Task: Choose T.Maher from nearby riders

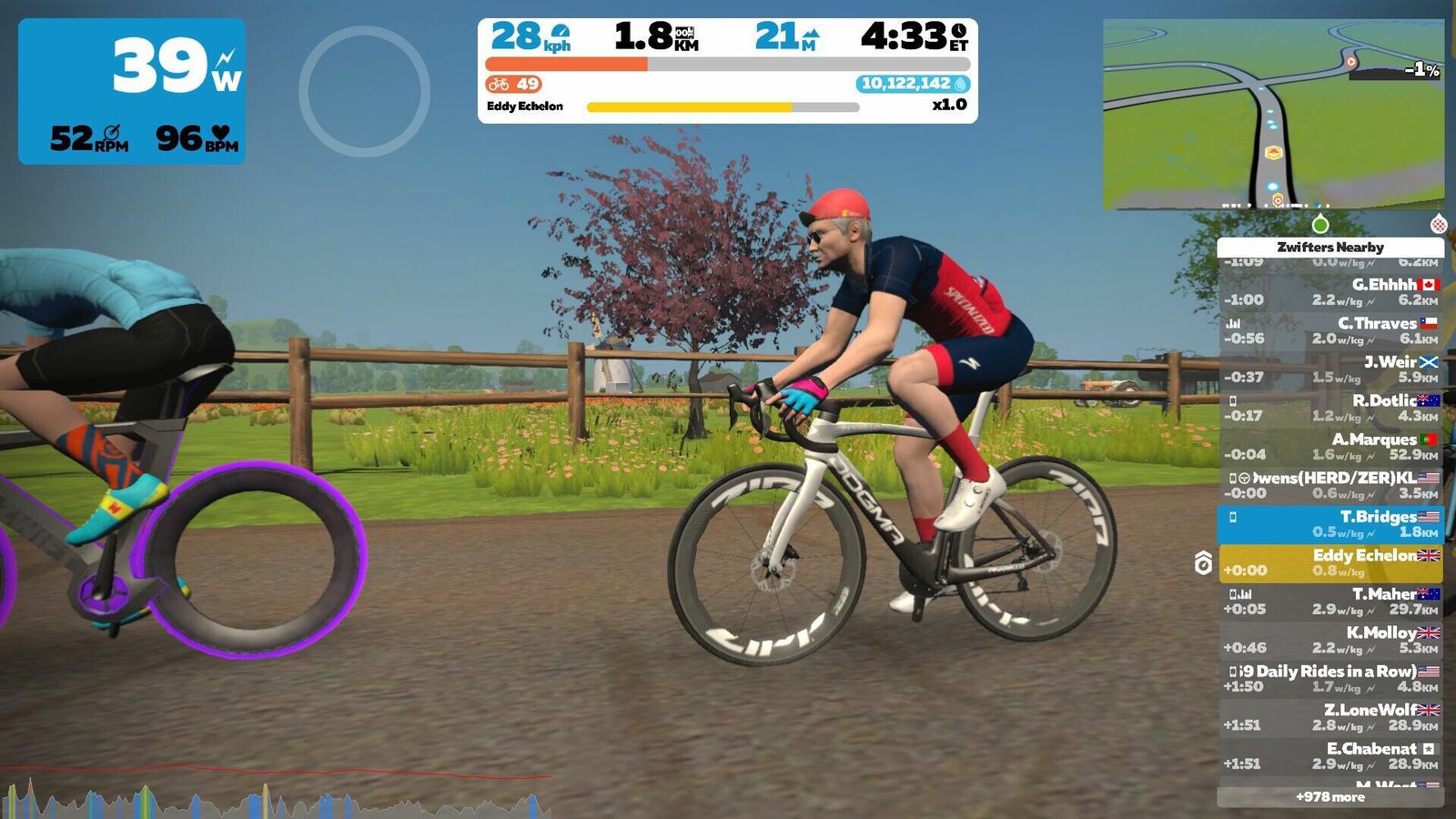Action: click(1330, 602)
